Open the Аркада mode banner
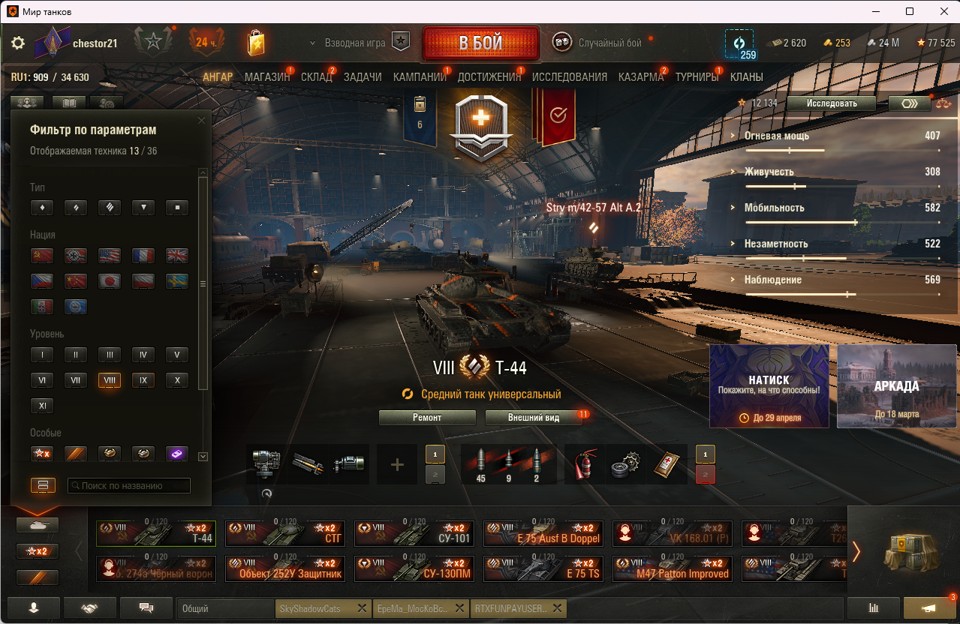This screenshot has width=960, height=624. click(x=896, y=386)
